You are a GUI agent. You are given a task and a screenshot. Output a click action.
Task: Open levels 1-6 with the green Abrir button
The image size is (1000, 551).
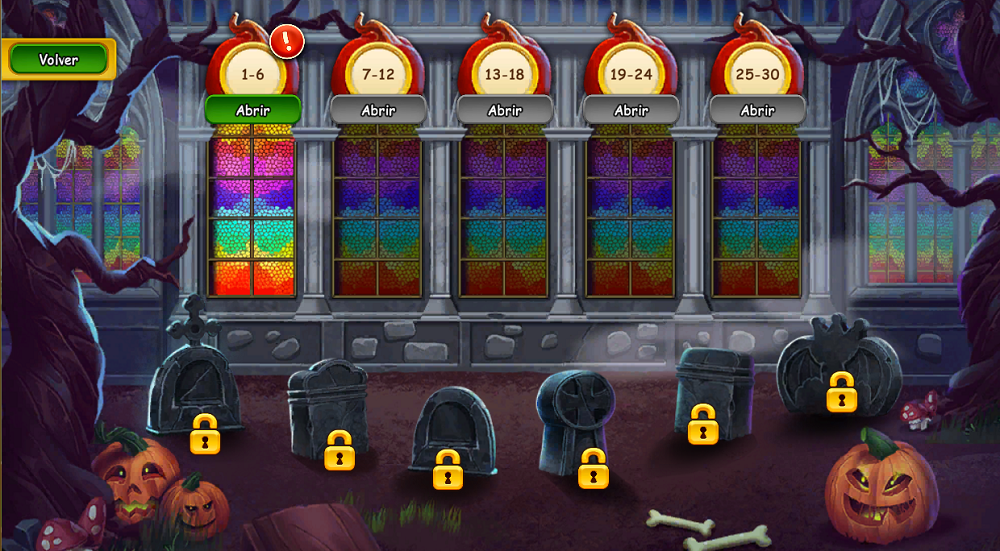tap(253, 110)
